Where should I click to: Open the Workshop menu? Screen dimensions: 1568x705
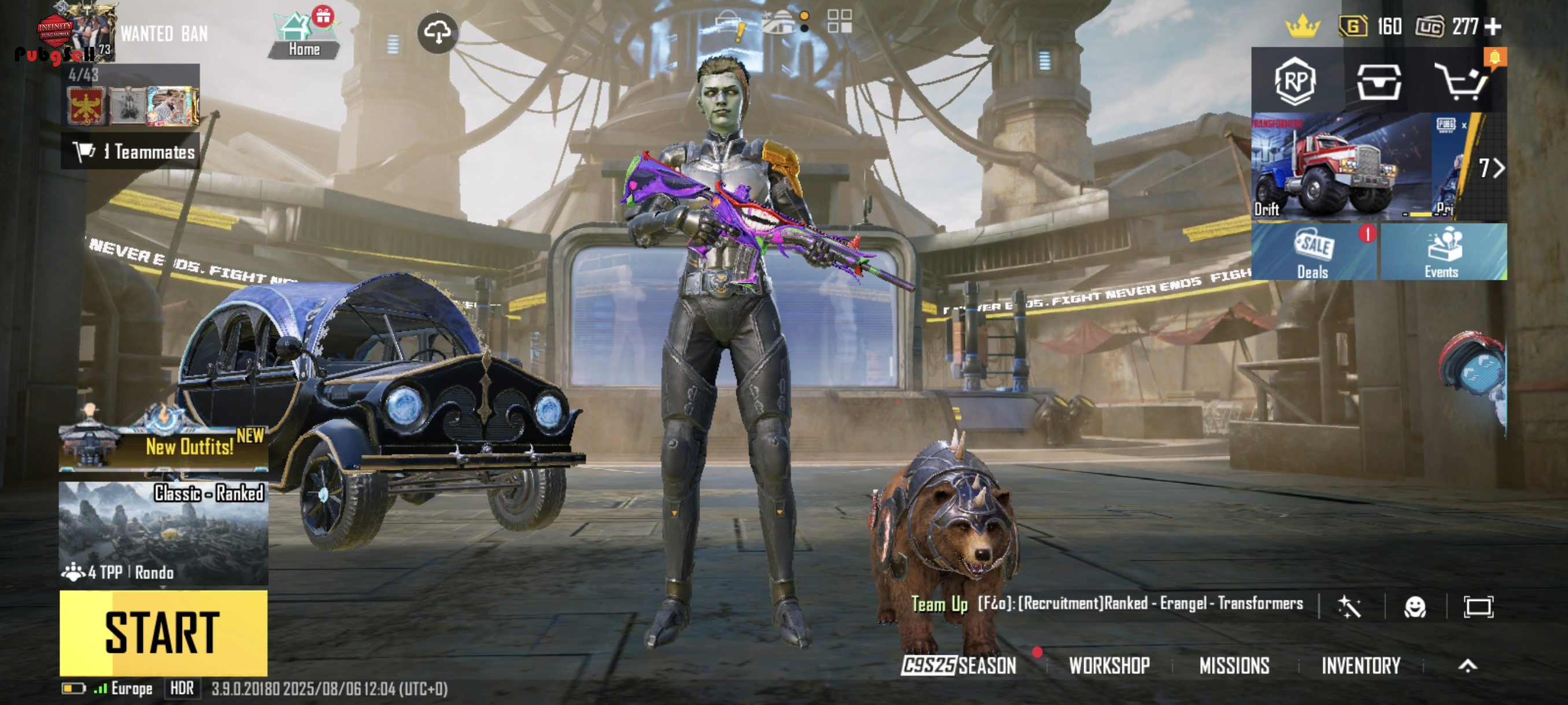point(1109,666)
